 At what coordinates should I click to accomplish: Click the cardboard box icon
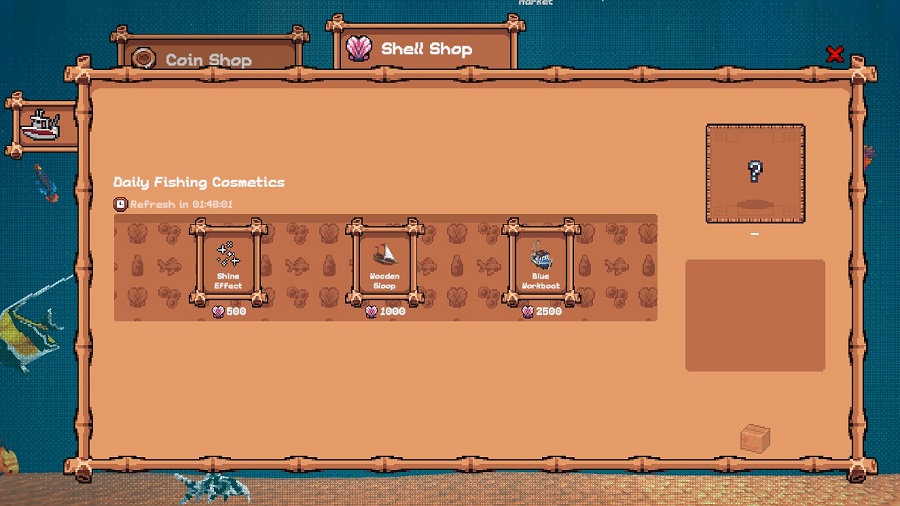coord(755,438)
